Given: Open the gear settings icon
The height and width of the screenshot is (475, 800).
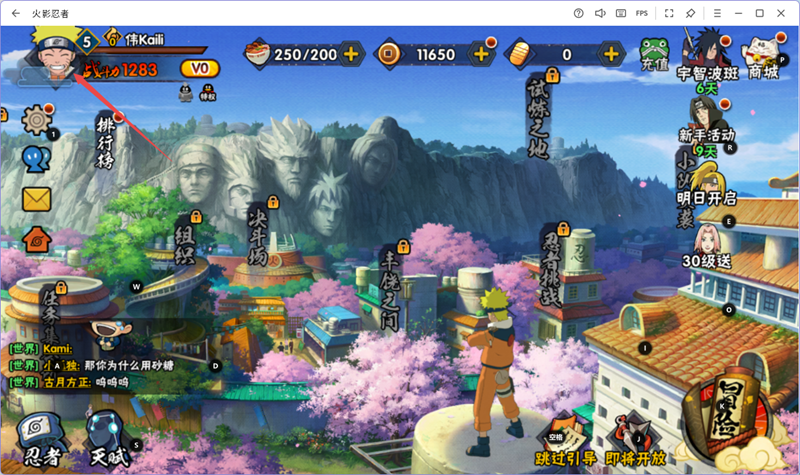Looking at the screenshot, I should click(36, 119).
